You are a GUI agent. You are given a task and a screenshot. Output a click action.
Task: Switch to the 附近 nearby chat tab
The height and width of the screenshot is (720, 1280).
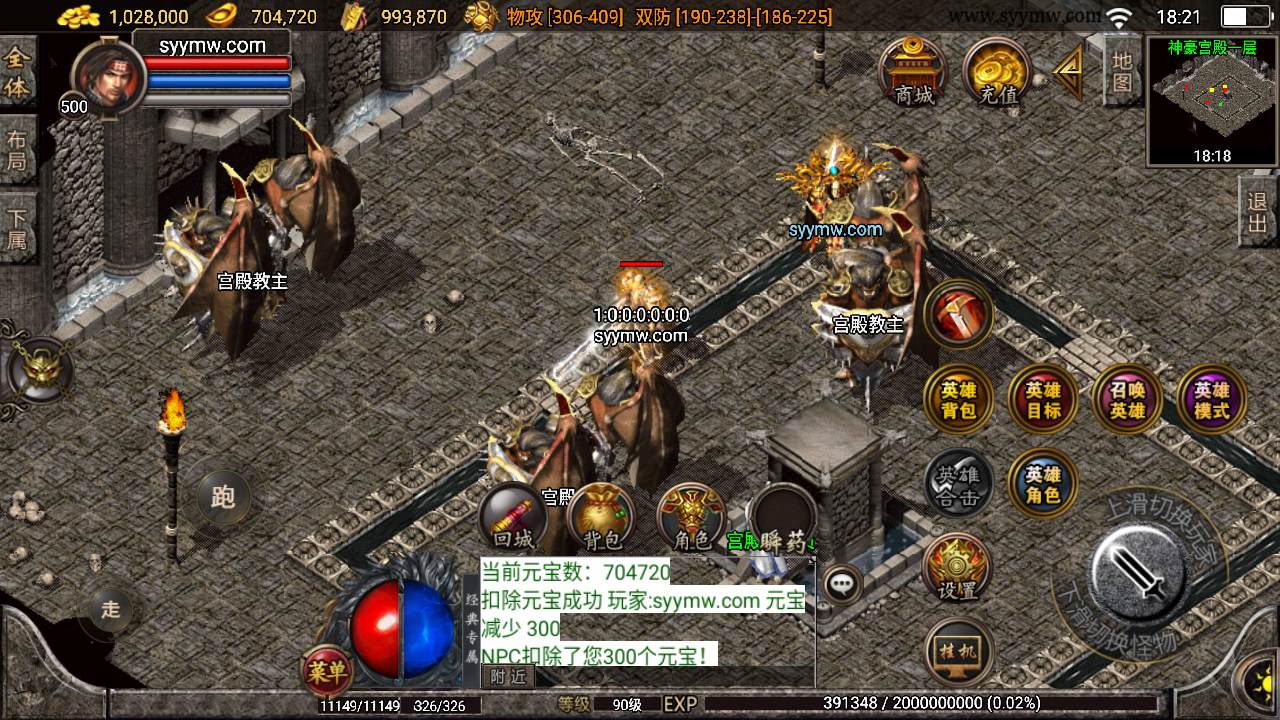pyautogui.click(x=512, y=675)
